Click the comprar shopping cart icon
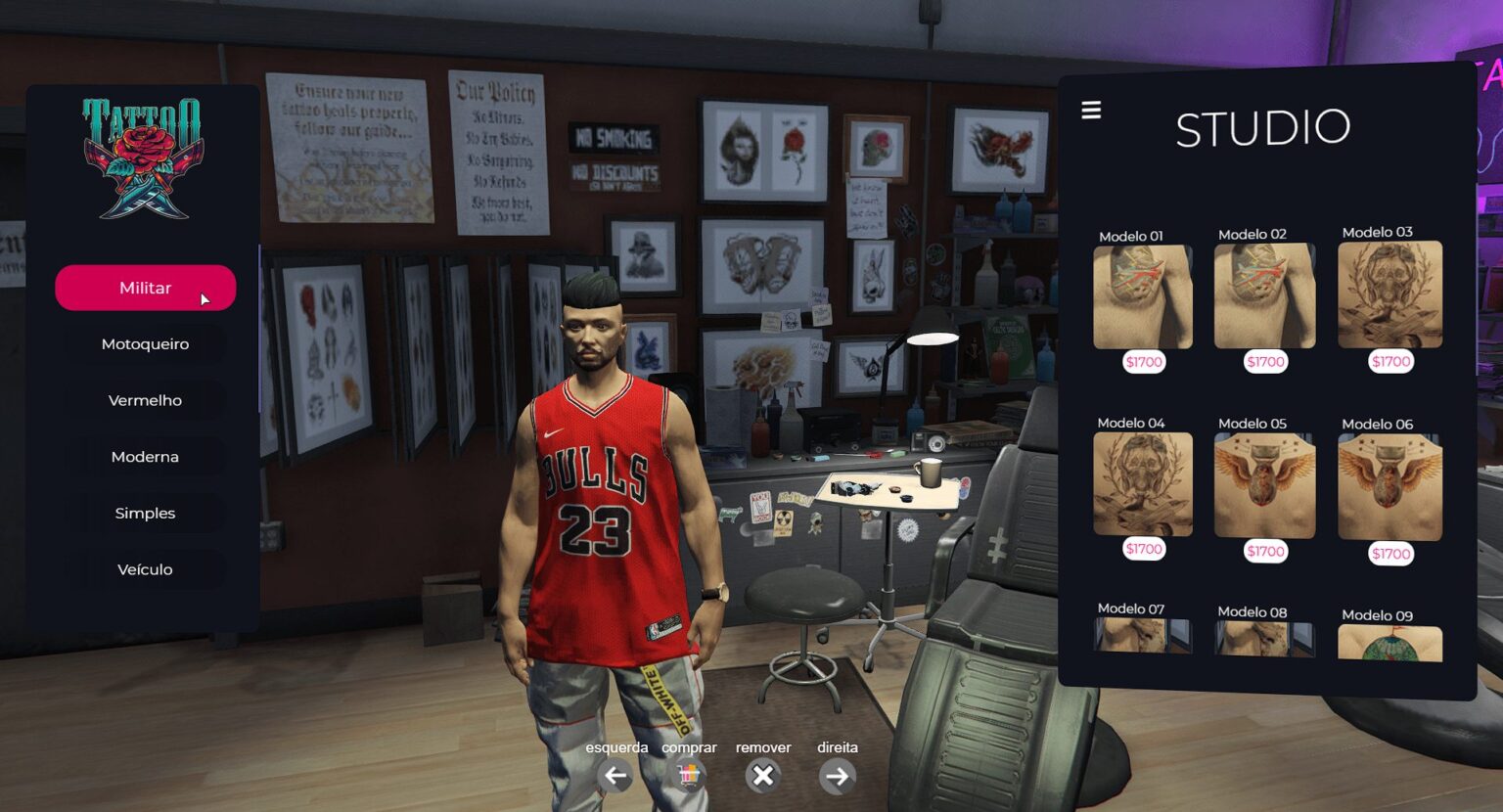This screenshot has width=1503, height=812. click(x=689, y=776)
